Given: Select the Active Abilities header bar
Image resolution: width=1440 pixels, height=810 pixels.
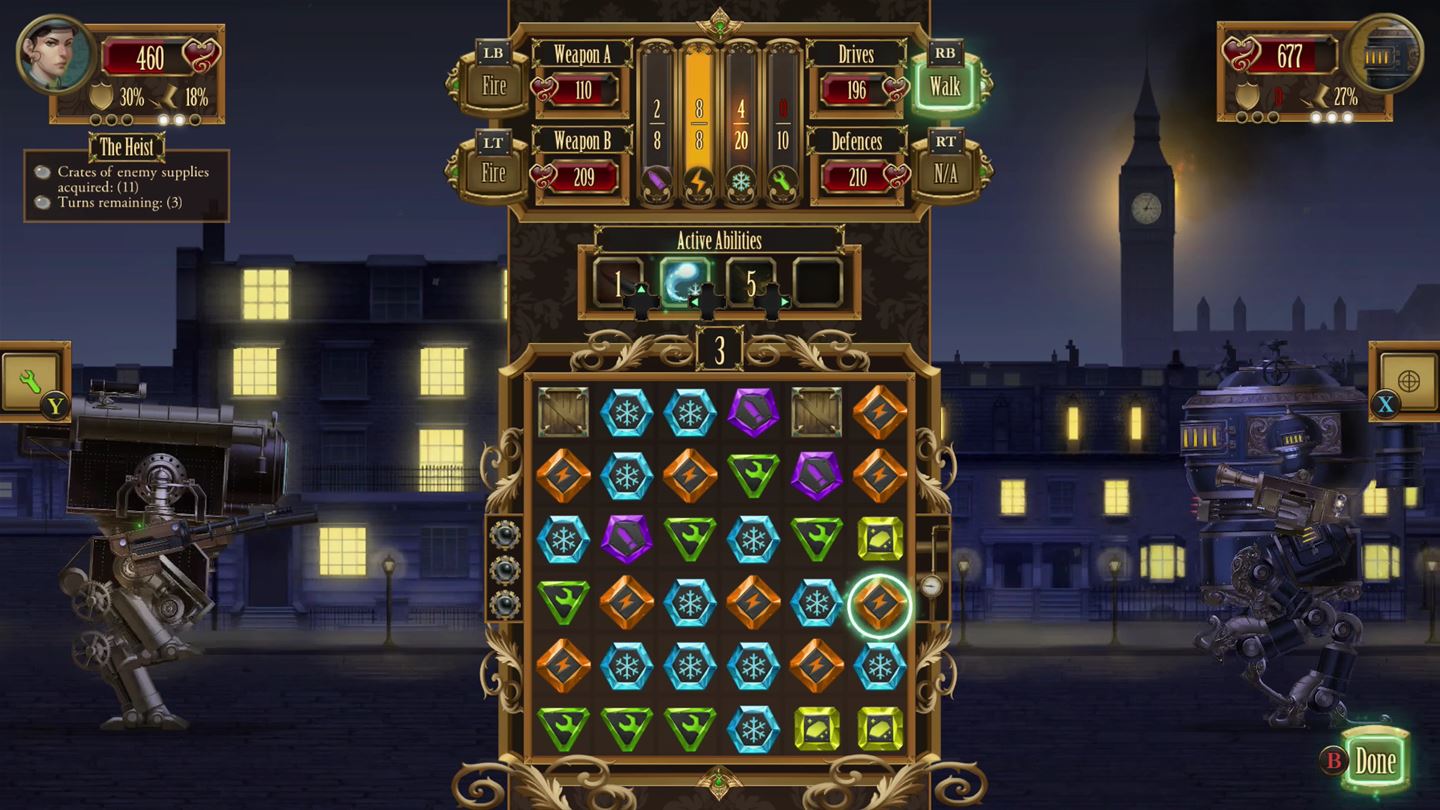Looking at the screenshot, I should (719, 240).
